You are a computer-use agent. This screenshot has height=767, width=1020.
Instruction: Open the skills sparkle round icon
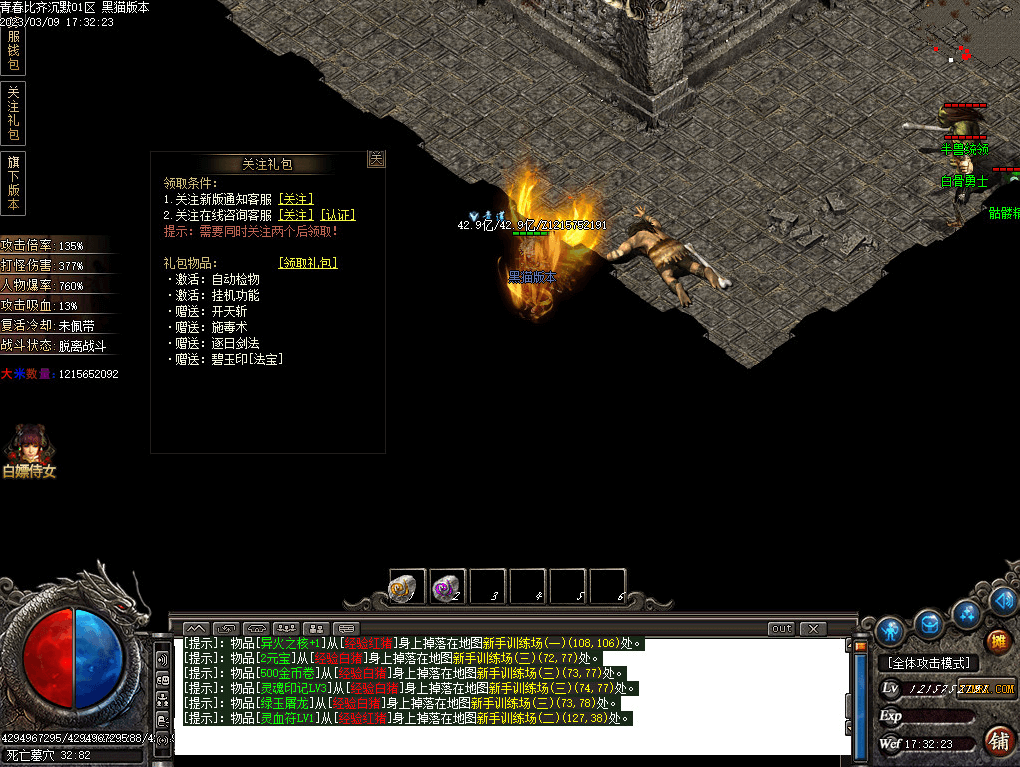pyautogui.click(x=966, y=612)
